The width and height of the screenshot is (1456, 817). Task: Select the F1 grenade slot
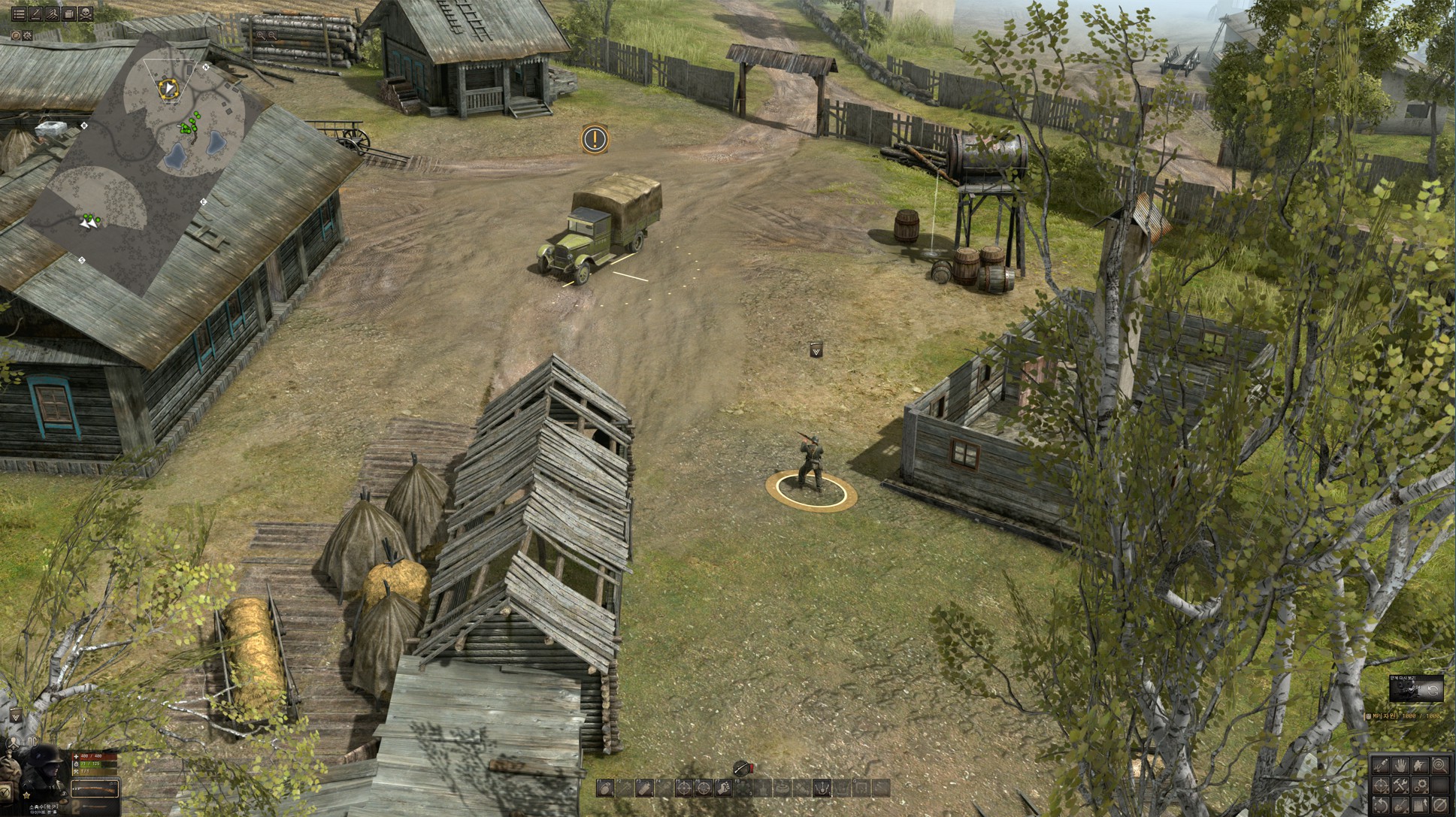605,788
